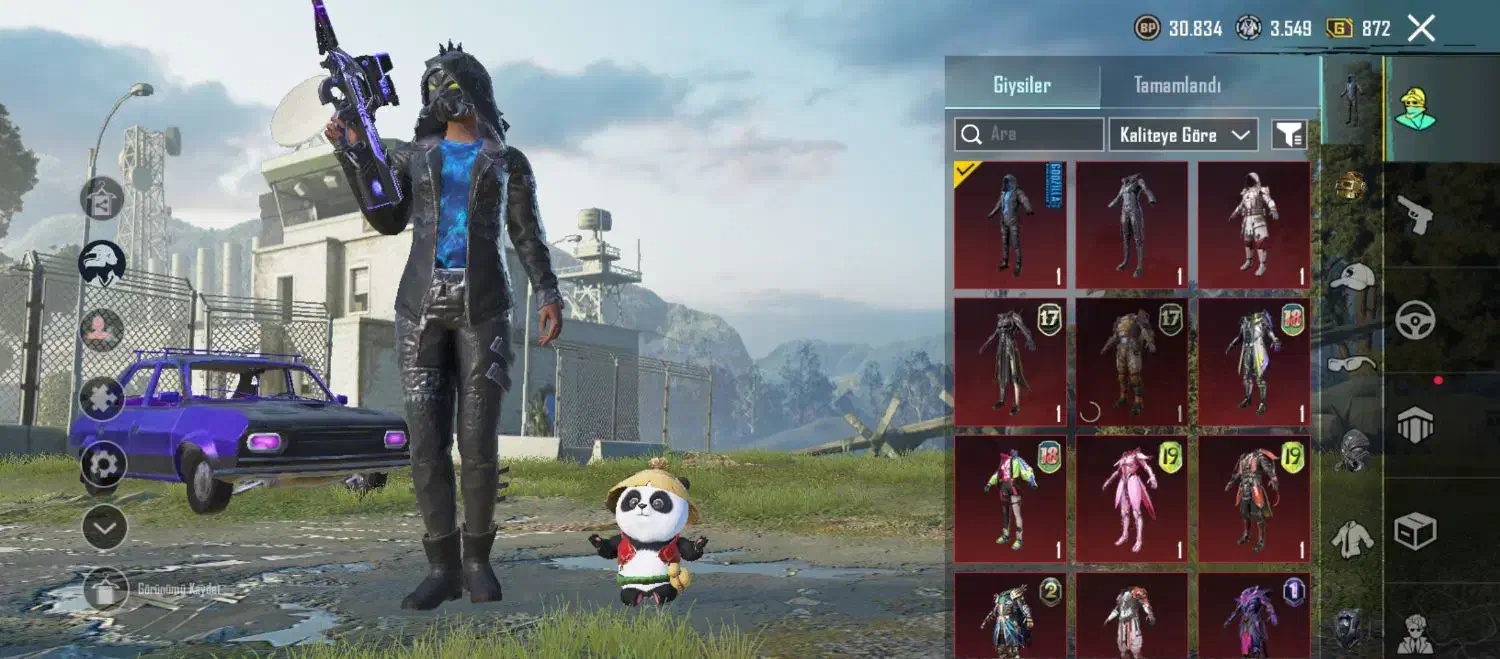The height and width of the screenshot is (659, 1500).
Task: Select the pink fairy outfit tile
Action: click(x=1132, y=498)
